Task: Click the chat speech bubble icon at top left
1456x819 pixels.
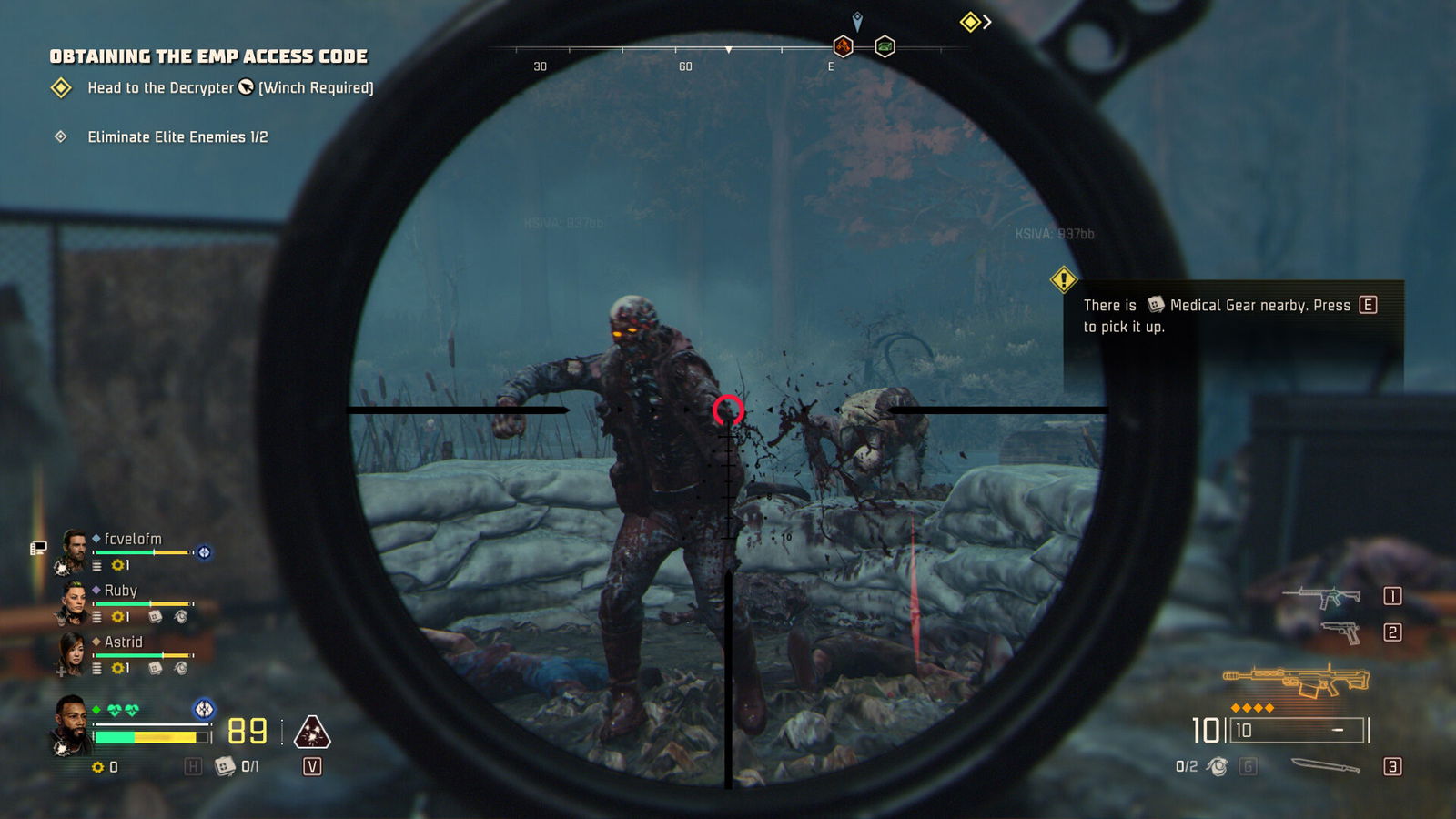Action: tap(37, 547)
